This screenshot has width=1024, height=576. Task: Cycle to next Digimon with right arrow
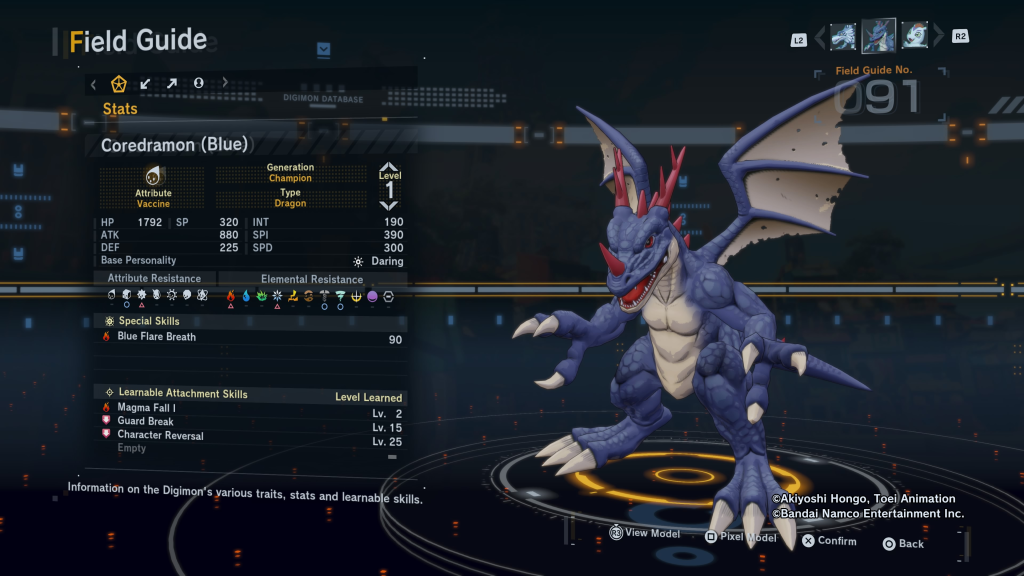938,38
